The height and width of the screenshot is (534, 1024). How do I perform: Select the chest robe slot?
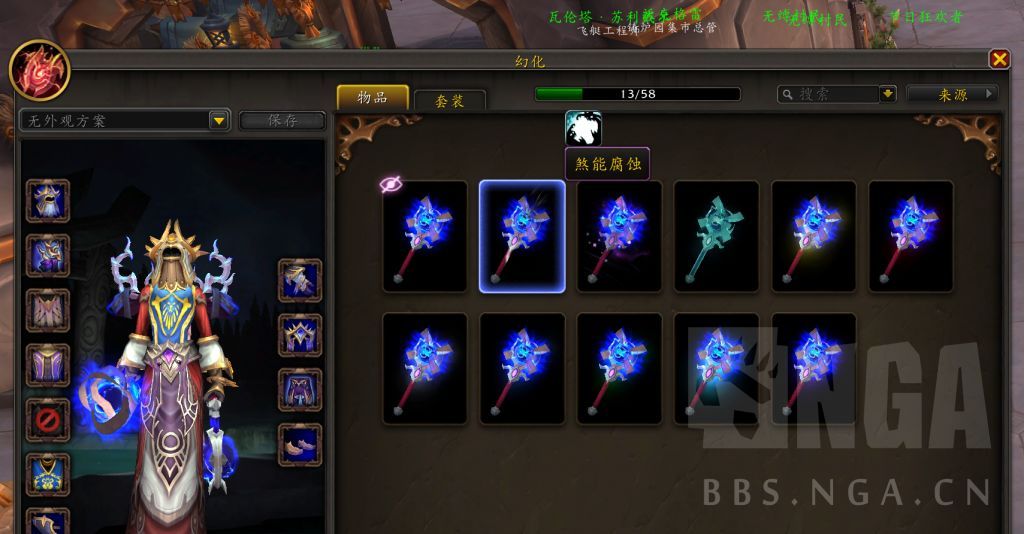click(x=47, y=365)
